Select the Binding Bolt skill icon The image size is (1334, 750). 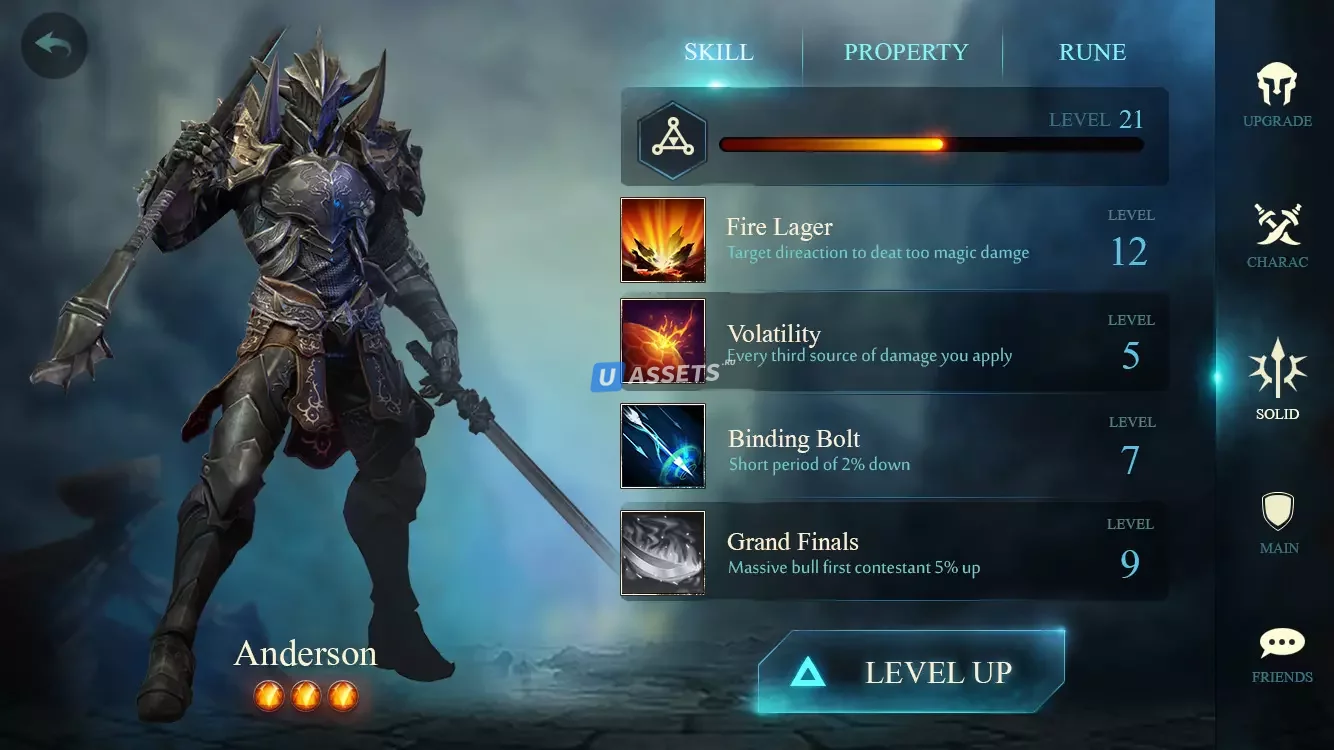(662, 446)
